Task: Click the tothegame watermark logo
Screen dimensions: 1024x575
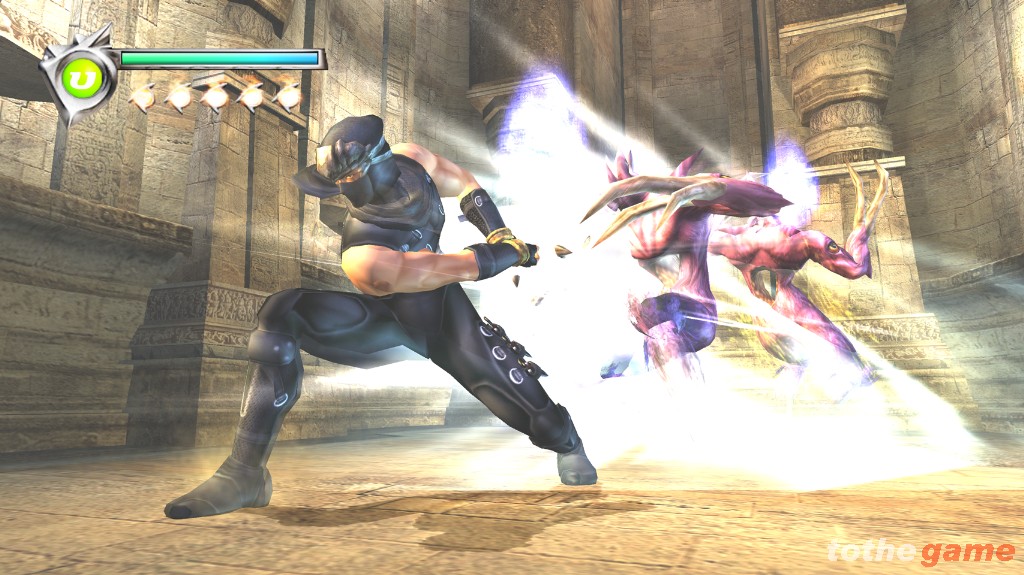Action: [920, 551]
